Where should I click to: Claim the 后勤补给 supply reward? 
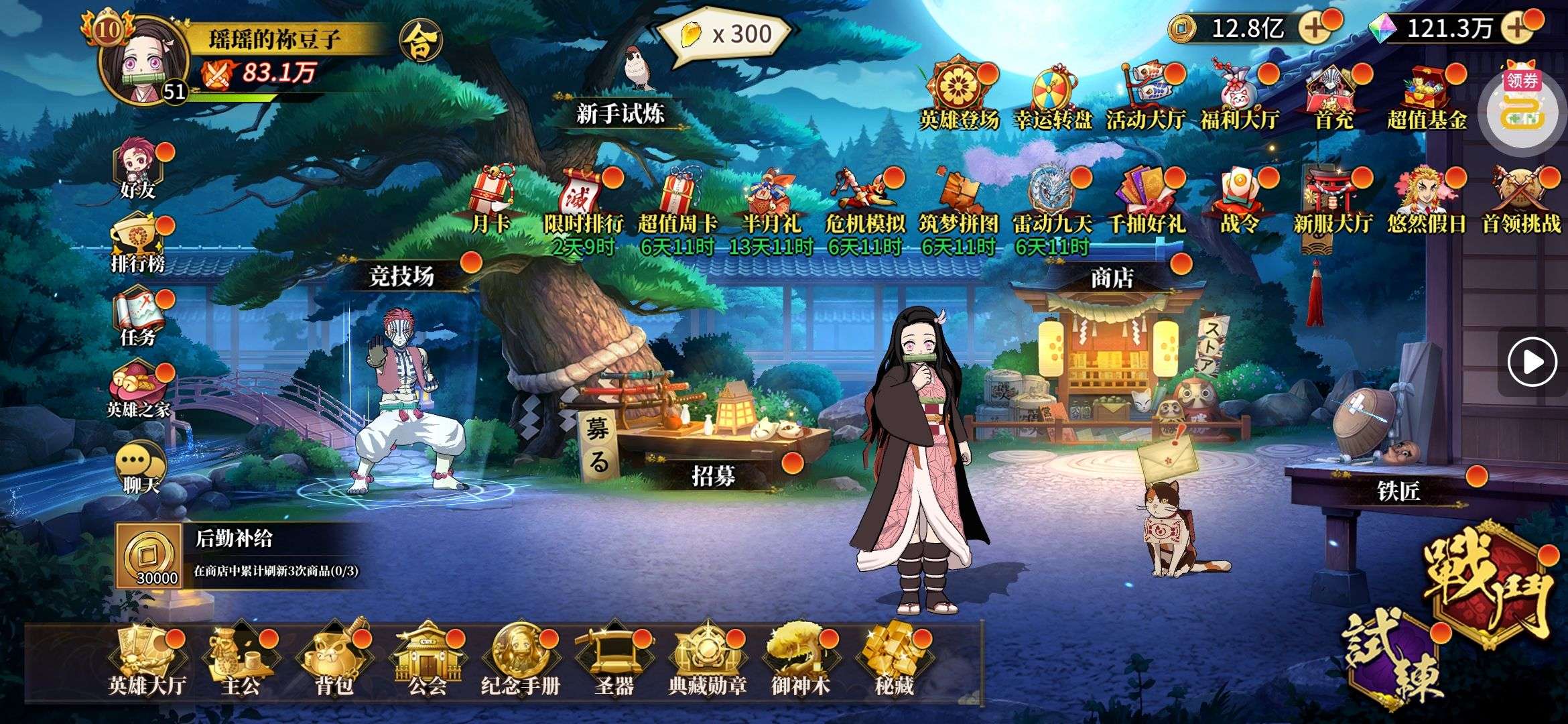tap(149, 556)
